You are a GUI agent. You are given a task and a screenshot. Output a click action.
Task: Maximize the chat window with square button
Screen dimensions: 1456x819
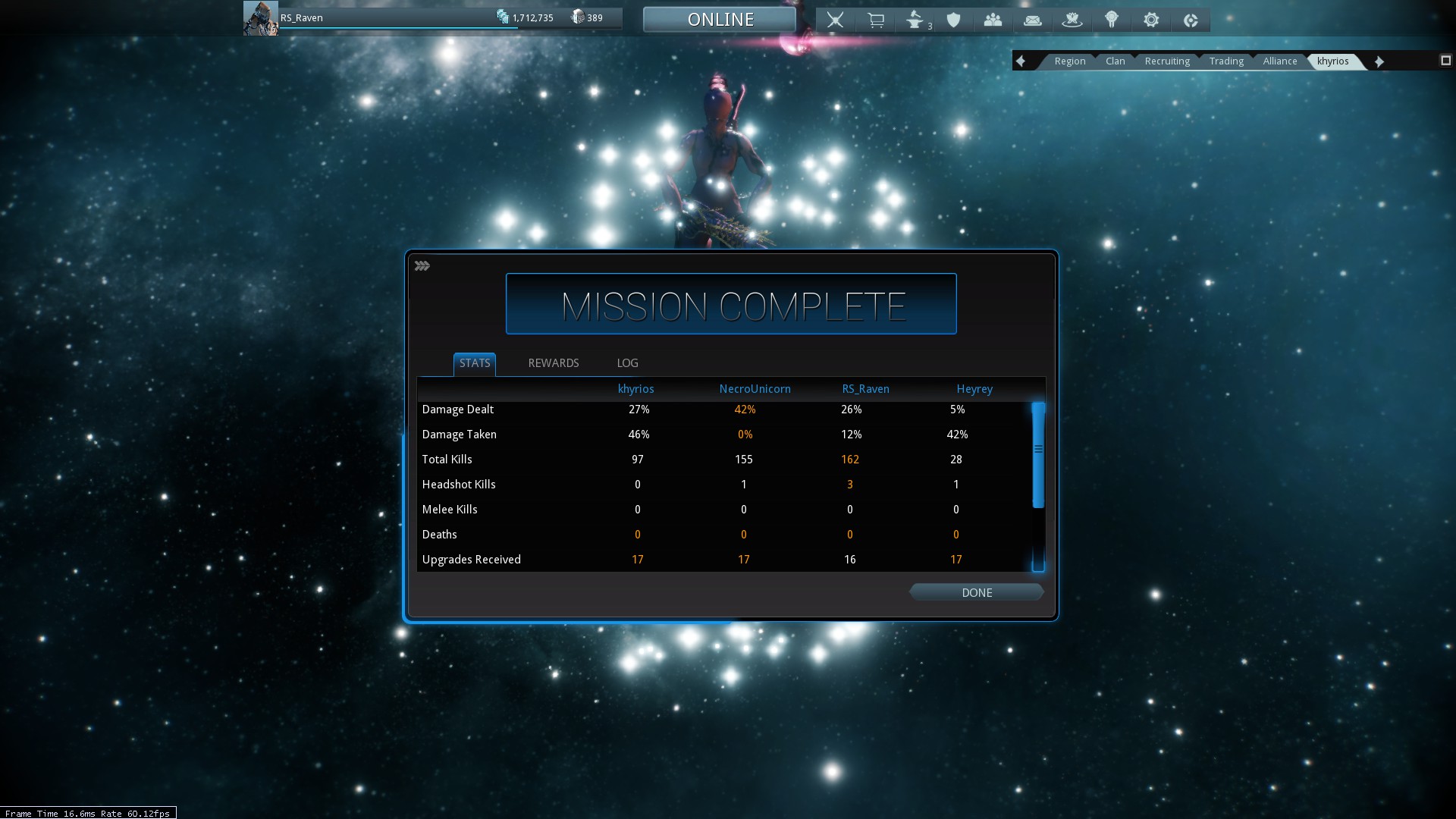[x=1445, y=61]
